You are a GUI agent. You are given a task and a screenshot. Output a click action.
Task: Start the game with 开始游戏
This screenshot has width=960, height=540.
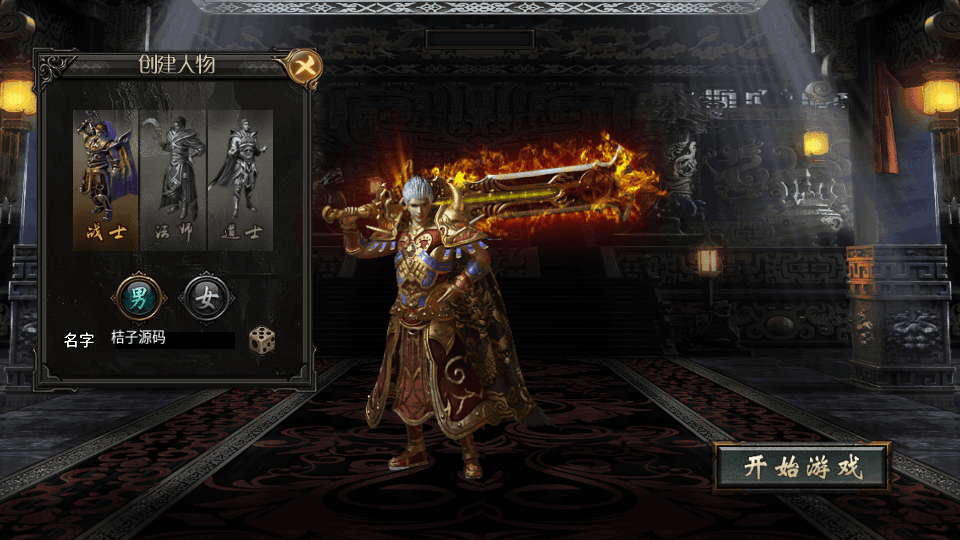click(802, 467)
